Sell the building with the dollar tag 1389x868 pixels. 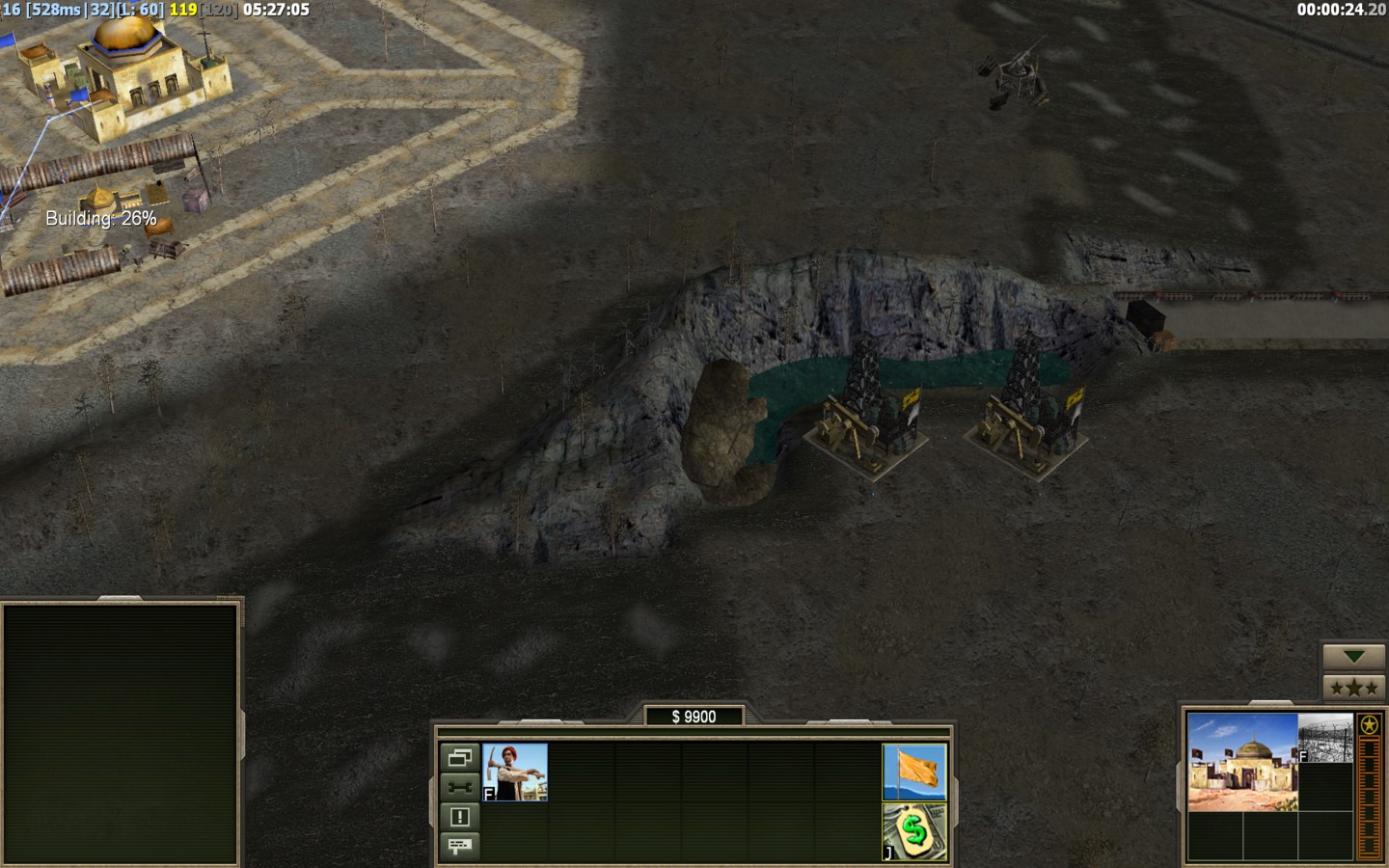coord(914,831)
